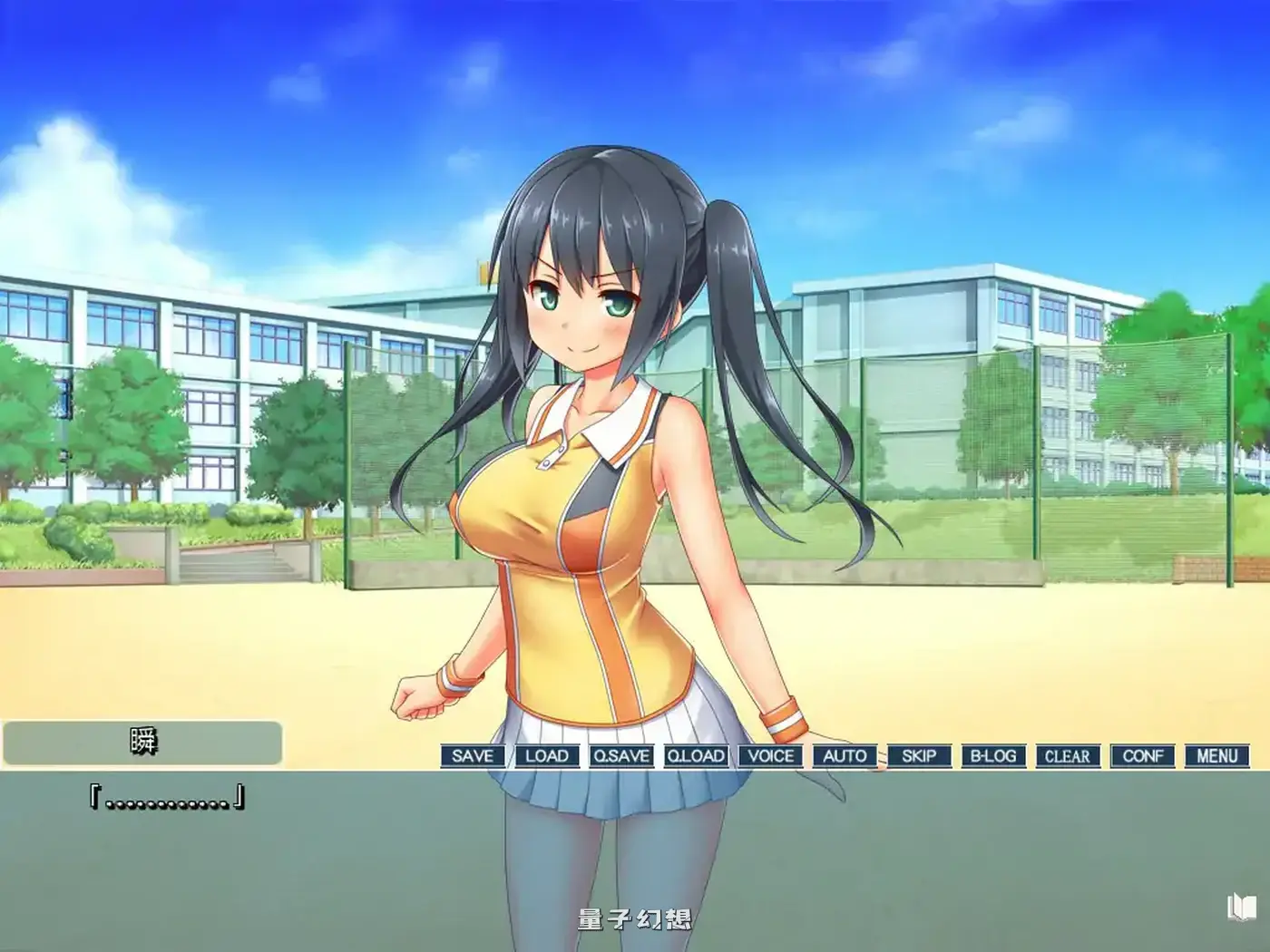Perform a quick load with Q.LOAD
This screenshot has height=952, width=1270.
click(695, 755)
